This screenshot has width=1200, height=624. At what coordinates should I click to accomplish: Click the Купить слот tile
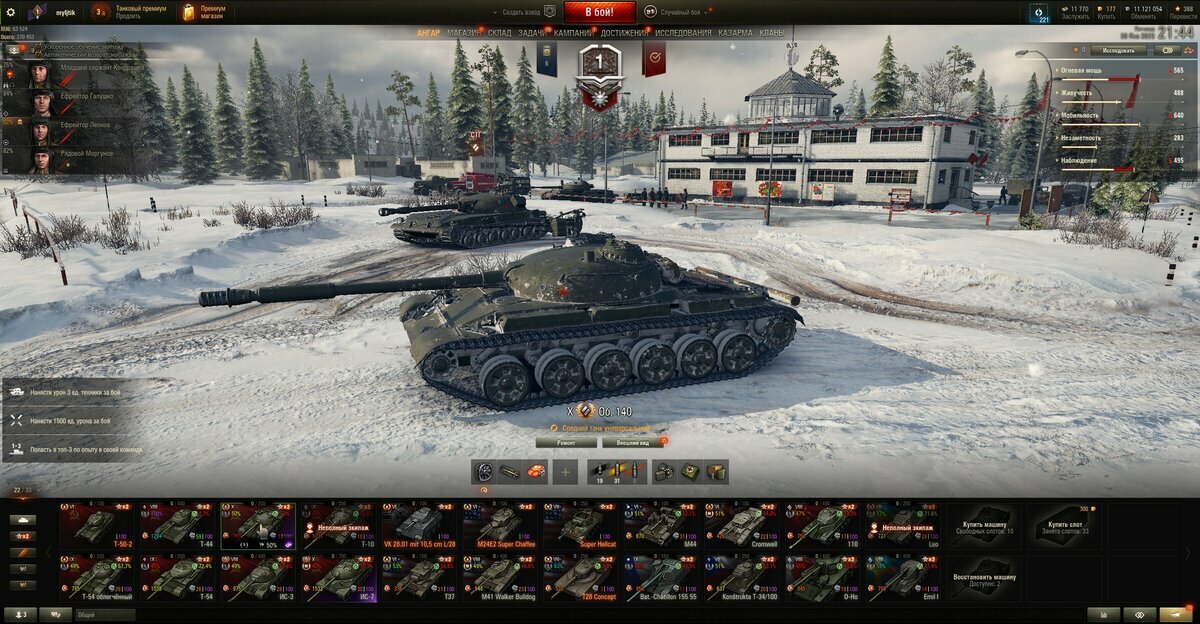pos(1066,525)
